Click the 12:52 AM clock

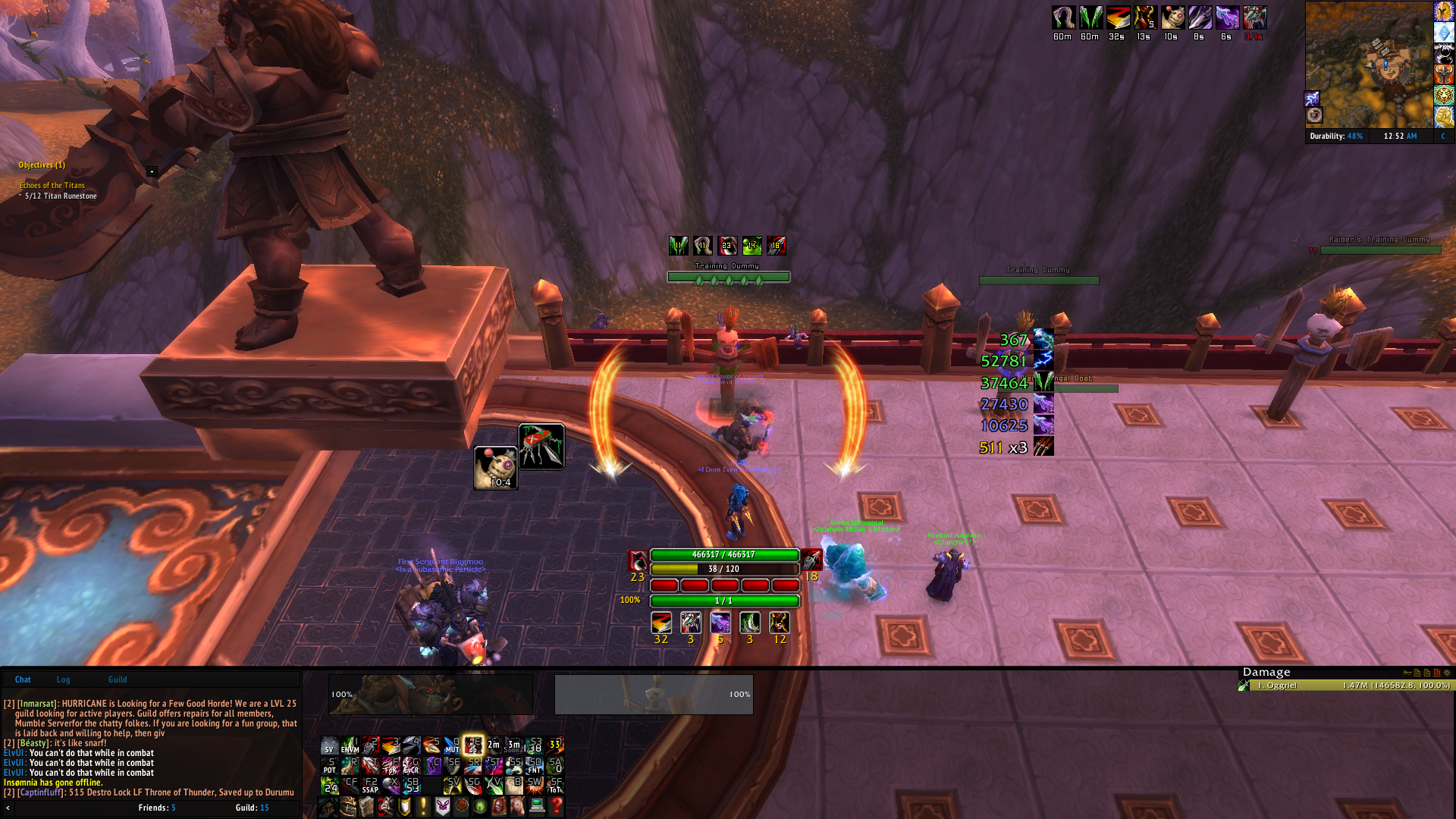click(x=1400, y=136)
